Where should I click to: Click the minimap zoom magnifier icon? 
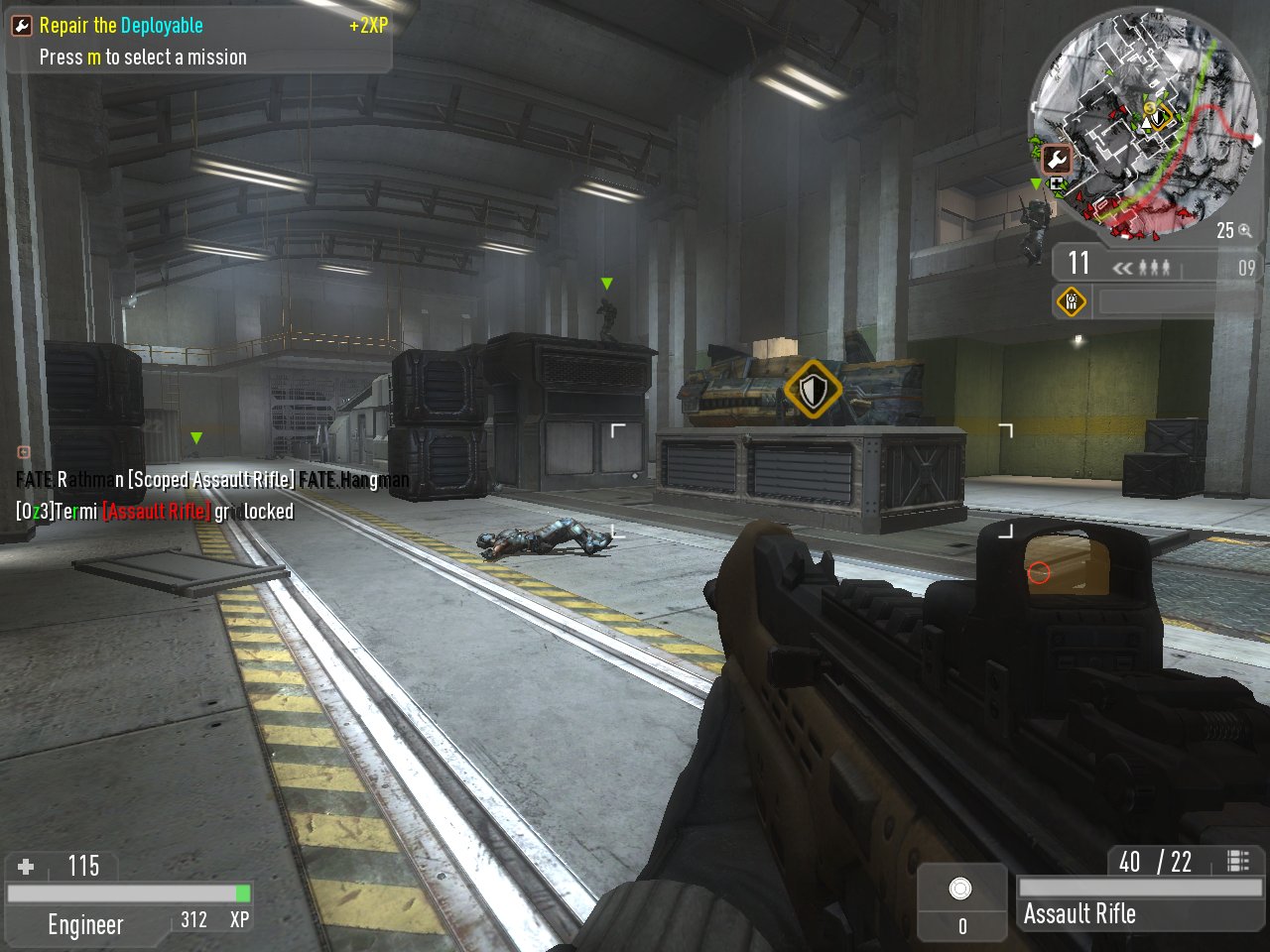coord(1245,231)
